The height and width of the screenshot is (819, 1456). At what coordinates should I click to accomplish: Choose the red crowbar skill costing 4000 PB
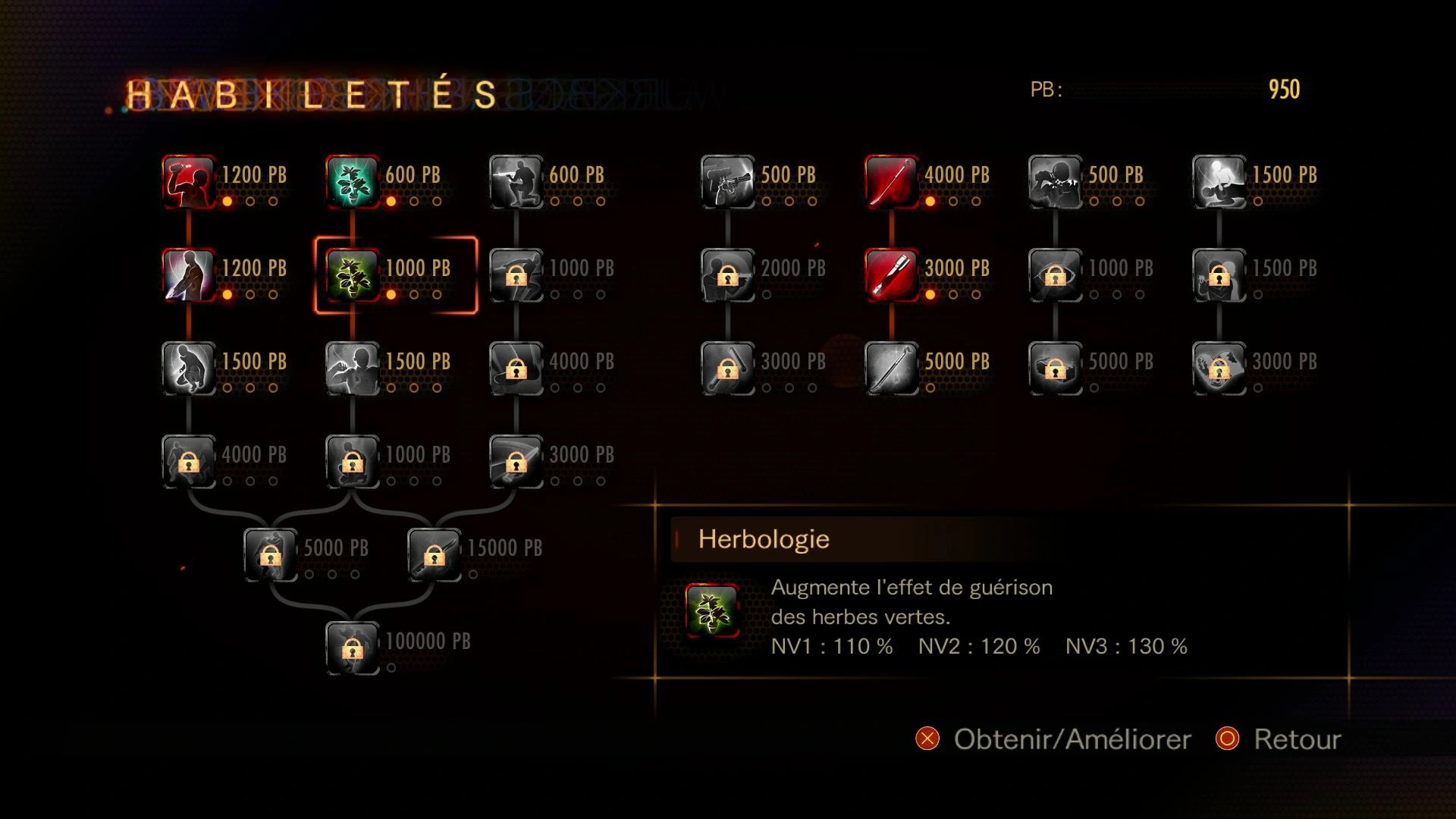click(892, 182)
